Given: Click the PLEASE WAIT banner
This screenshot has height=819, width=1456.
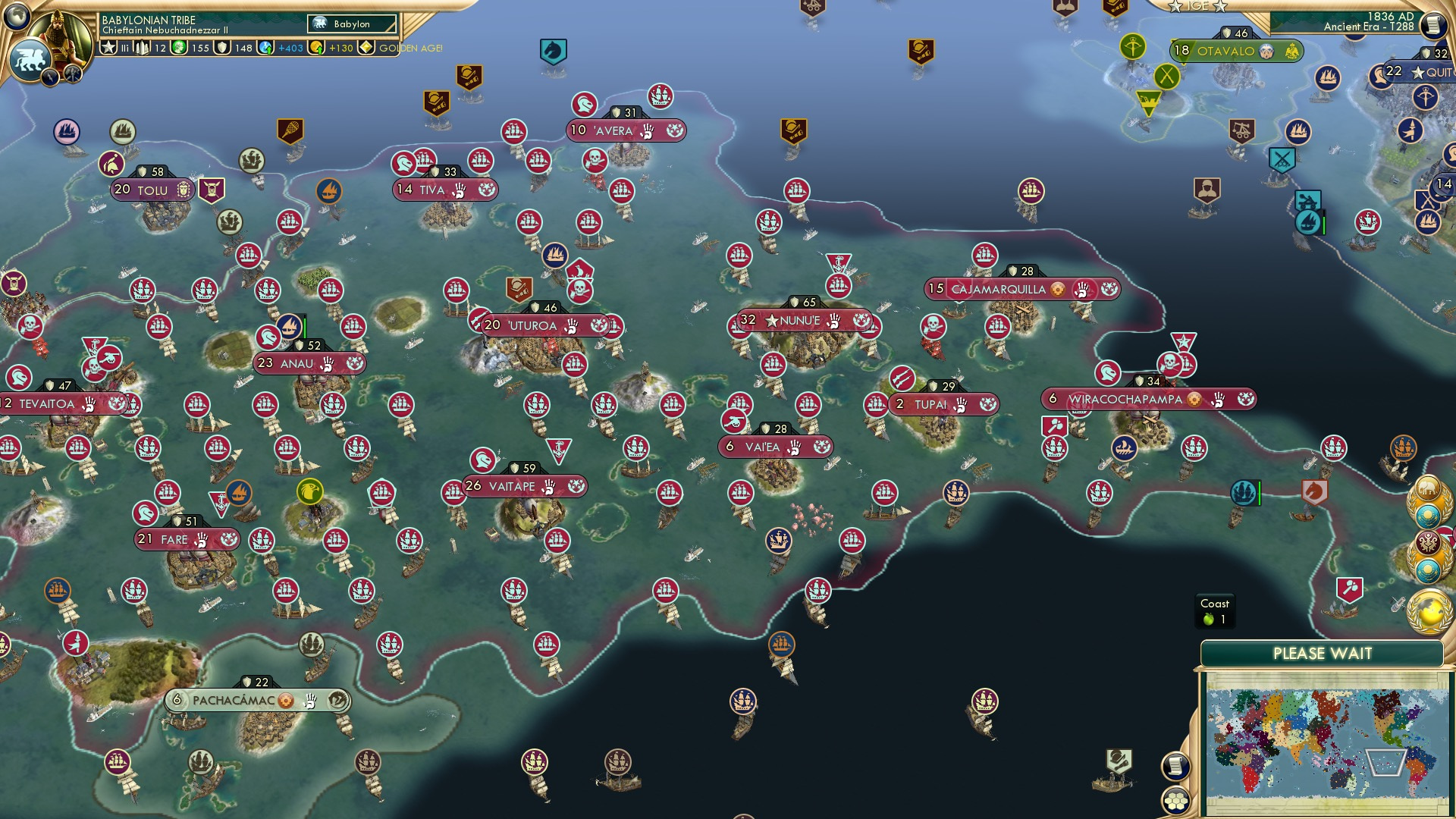Looking at the screenshot, I should pyautogui.click(x=1324, y=652).
